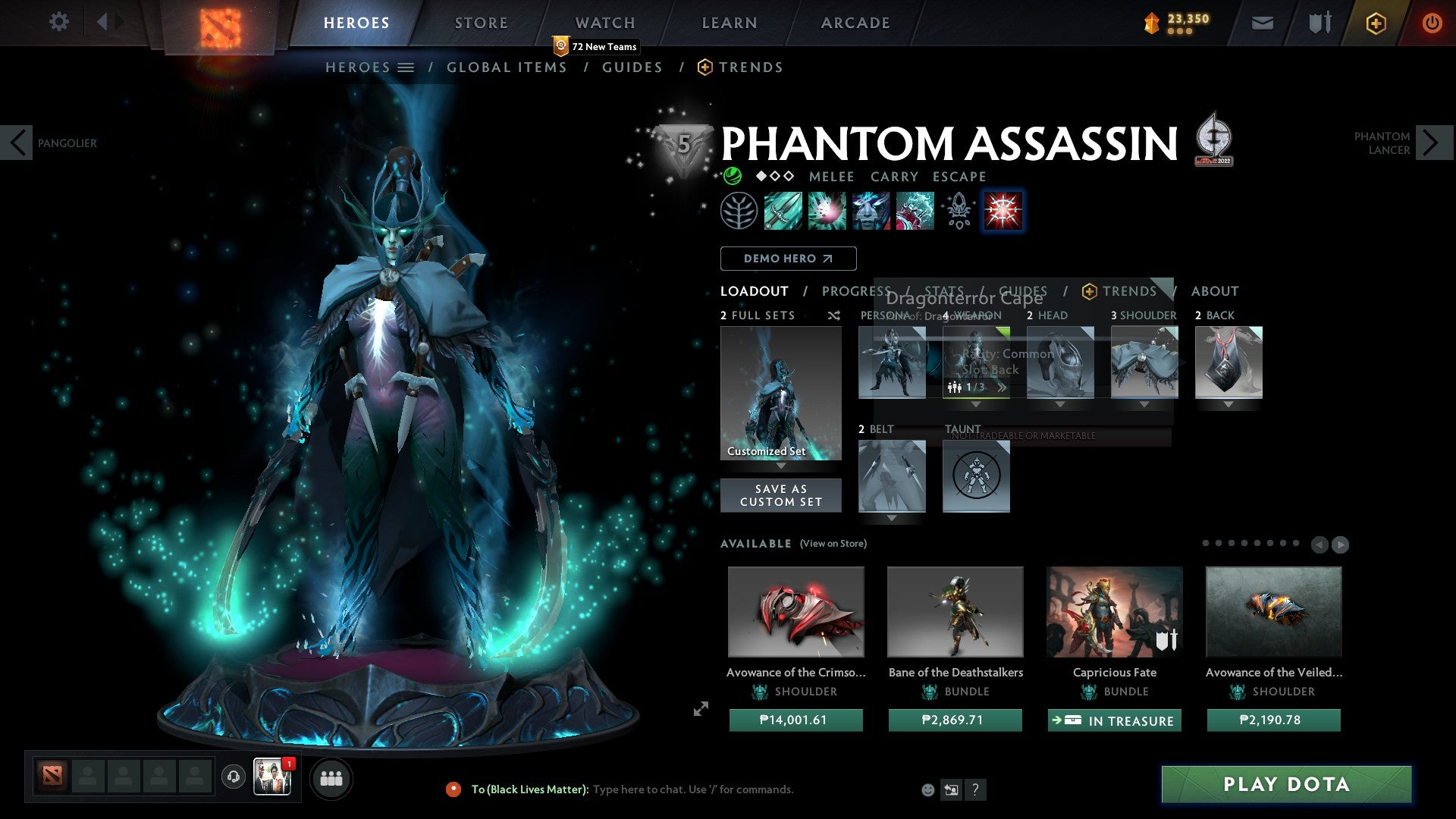Viewport: 1456px width, 819px height.
Task: Go to next hero Phantom Lancer
Action: point(1430,143)
